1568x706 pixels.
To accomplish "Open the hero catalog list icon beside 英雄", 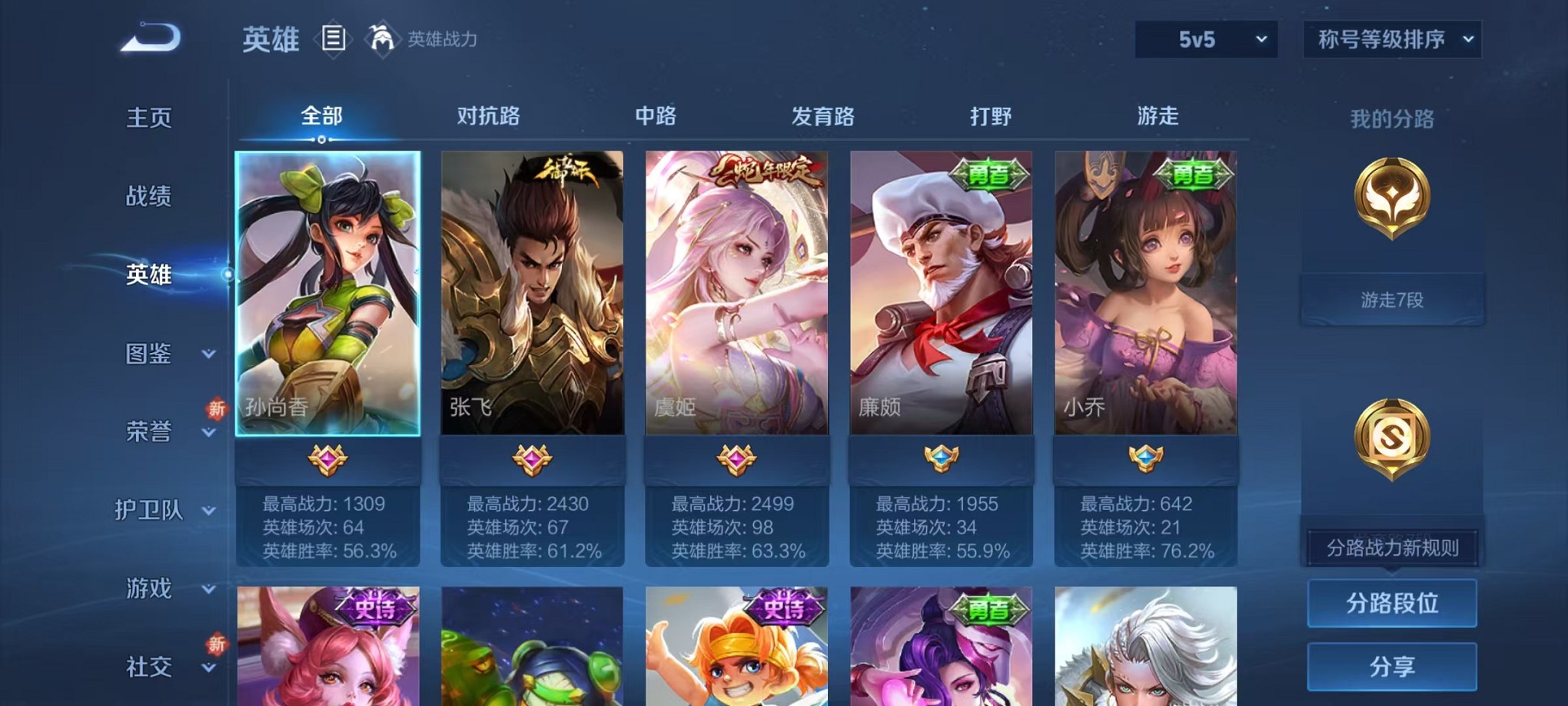I will coord(335,39).
